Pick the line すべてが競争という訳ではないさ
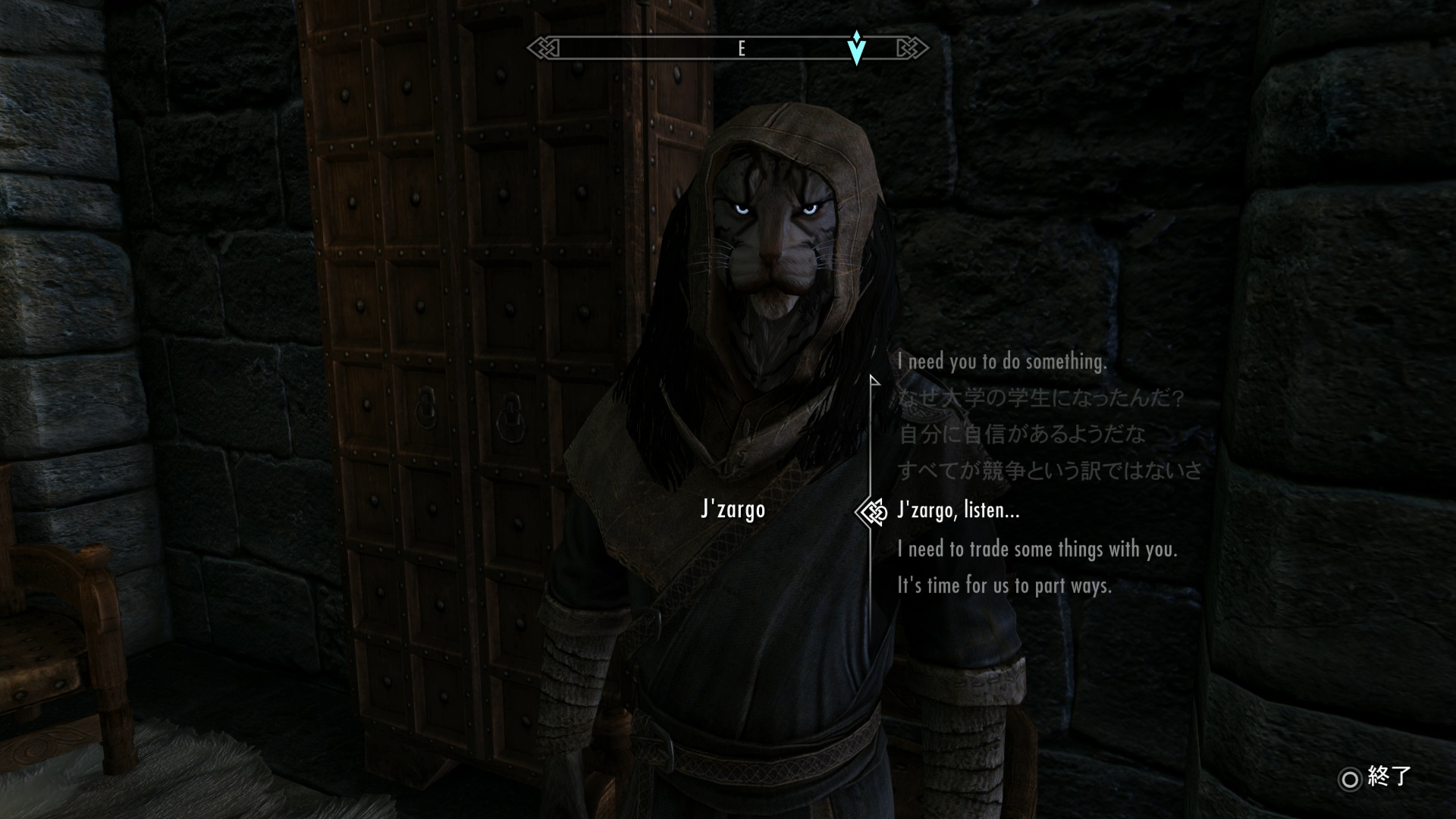The width and height of the screenshot is (1456, 819). tap(1050, 471)
